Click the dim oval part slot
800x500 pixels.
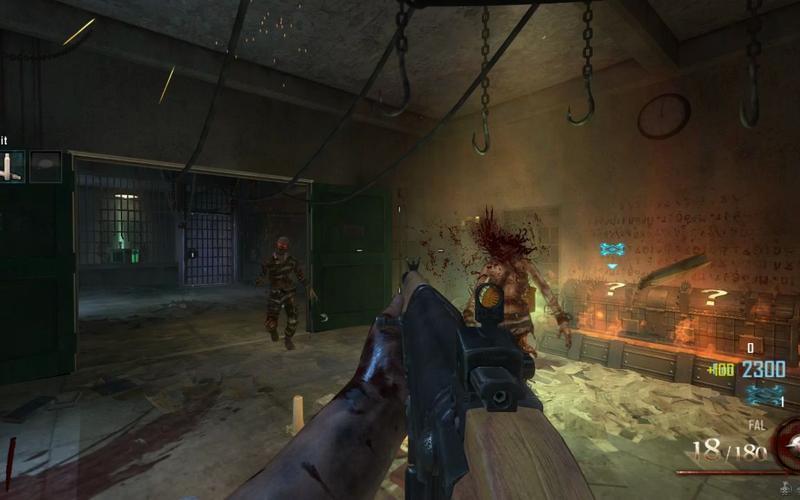[45, 167]
